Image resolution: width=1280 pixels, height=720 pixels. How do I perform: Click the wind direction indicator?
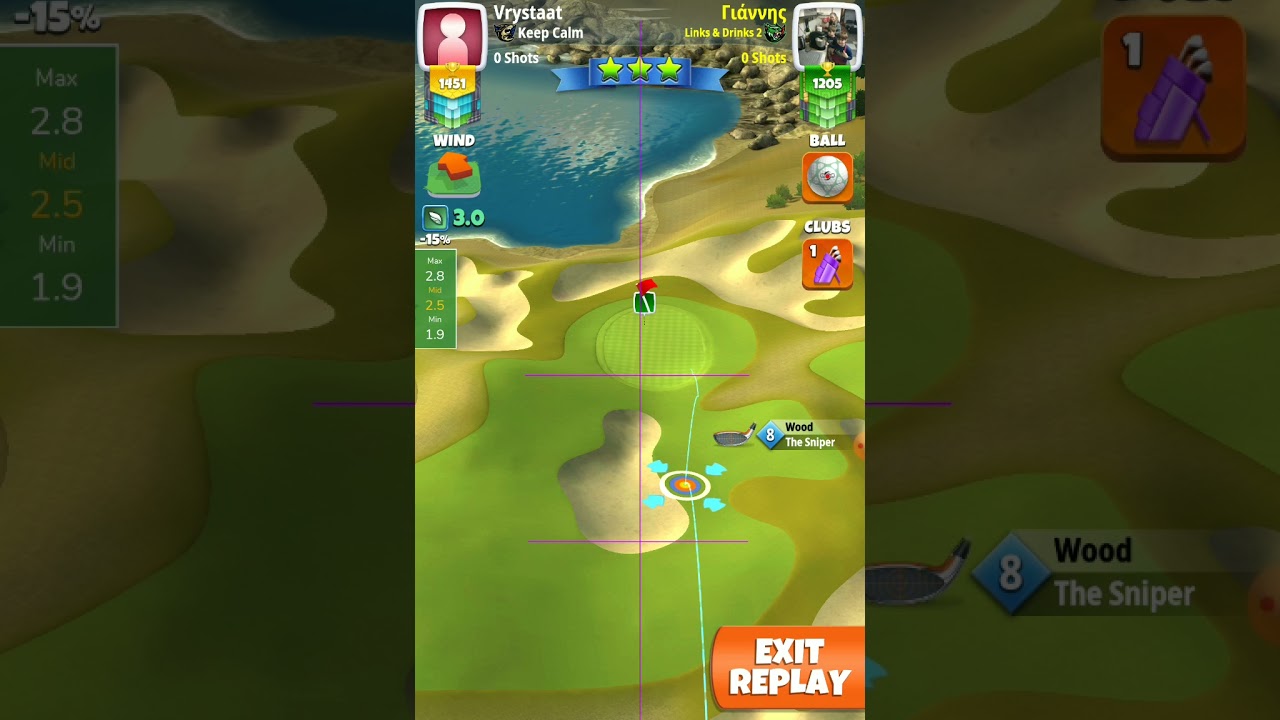pyautogui.click(x=454, y=175)
